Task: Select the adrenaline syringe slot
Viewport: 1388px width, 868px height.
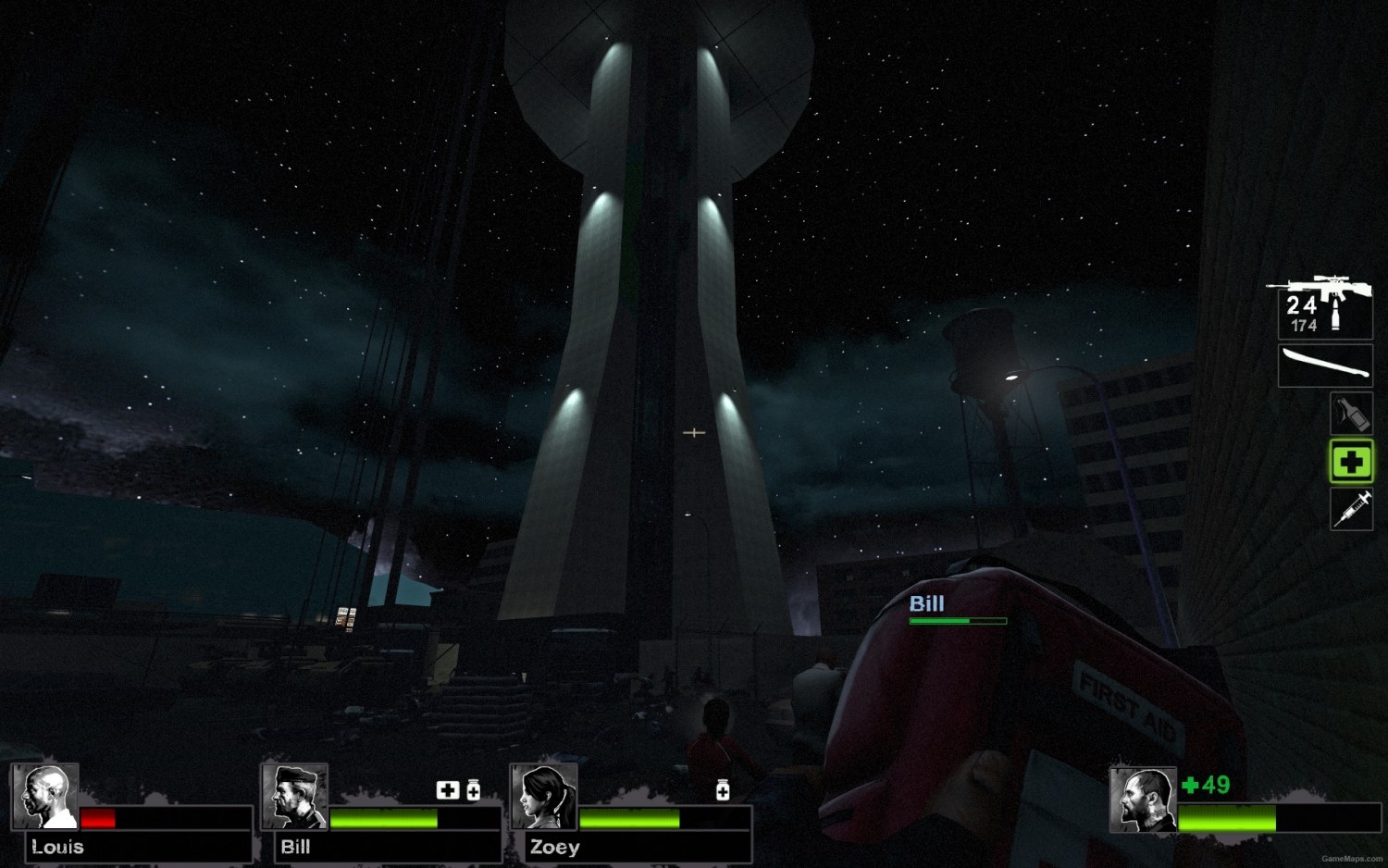Action: point(1350,511)
